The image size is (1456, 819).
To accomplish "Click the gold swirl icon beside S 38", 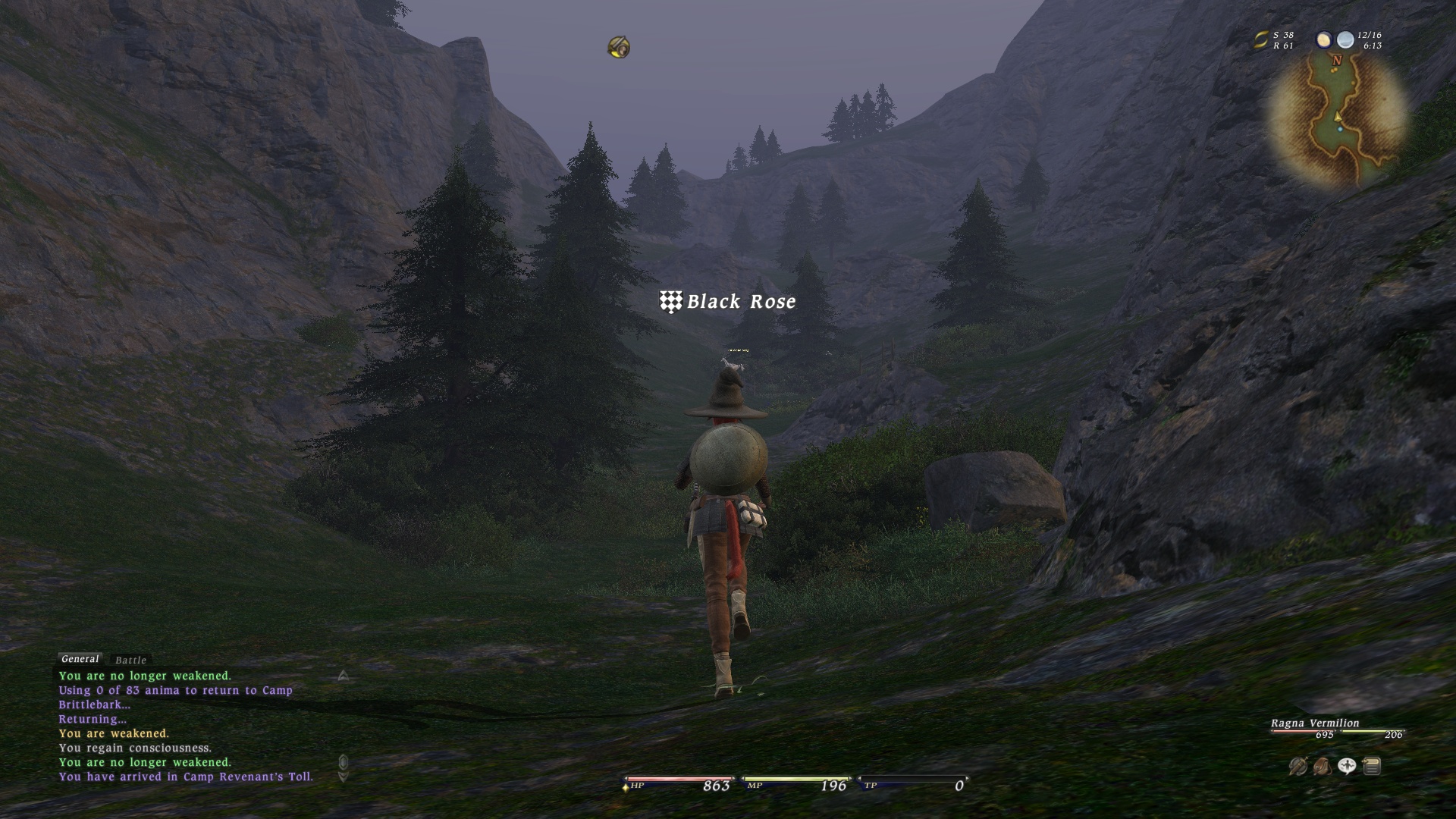I will click(x=1261, y=40).
